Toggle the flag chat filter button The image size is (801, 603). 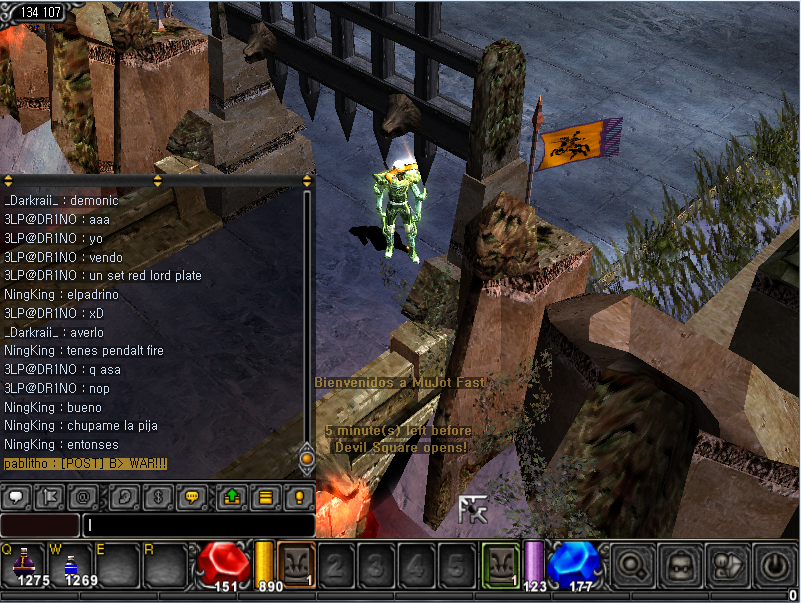point(49,495)
